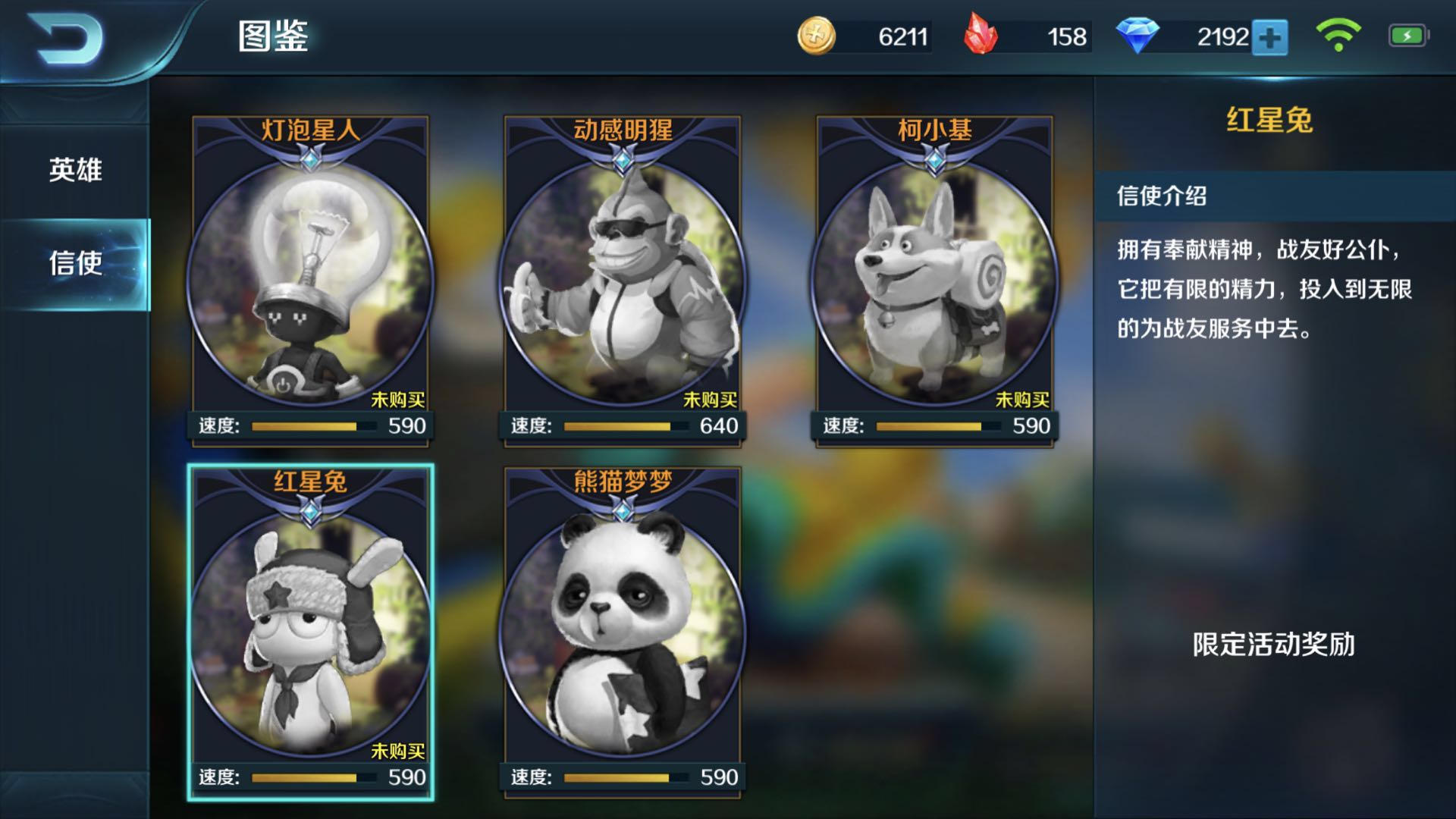Viewport: 1456px width, 819px height.
Task: Click the red gem currency icon
Action: (982, 34)
